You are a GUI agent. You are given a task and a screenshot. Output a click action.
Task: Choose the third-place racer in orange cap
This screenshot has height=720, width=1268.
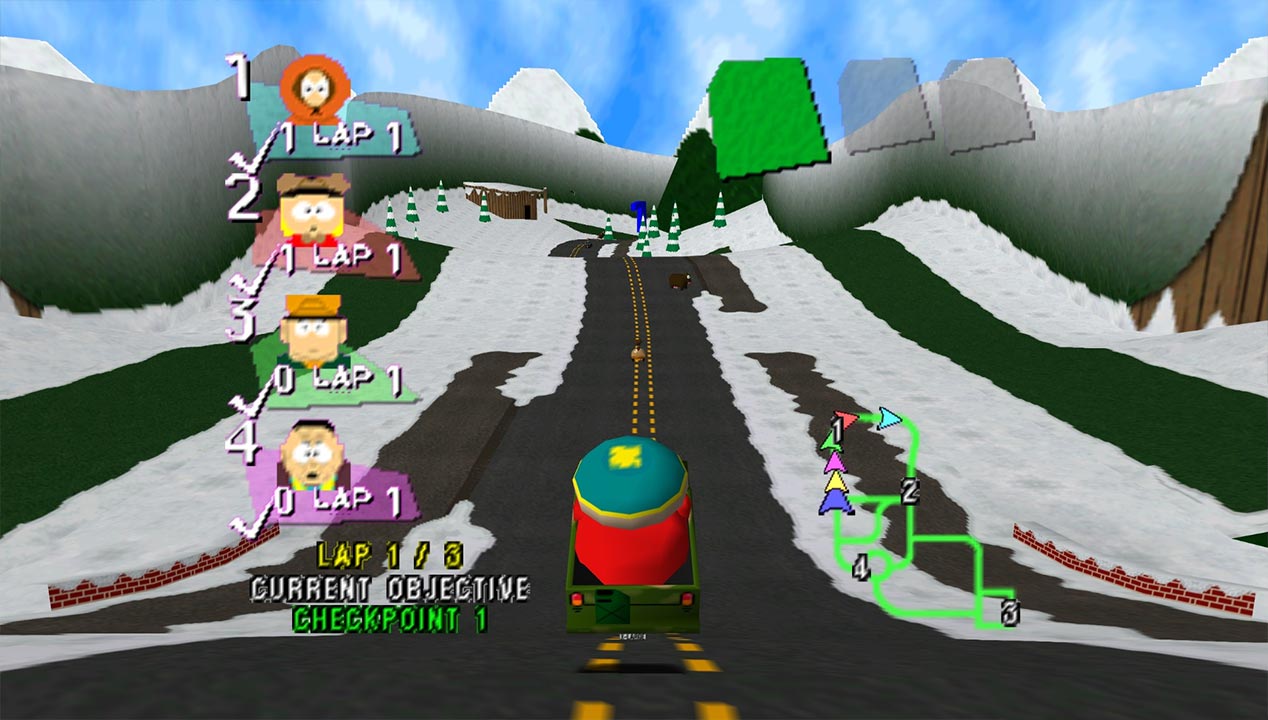coord(309,329)
